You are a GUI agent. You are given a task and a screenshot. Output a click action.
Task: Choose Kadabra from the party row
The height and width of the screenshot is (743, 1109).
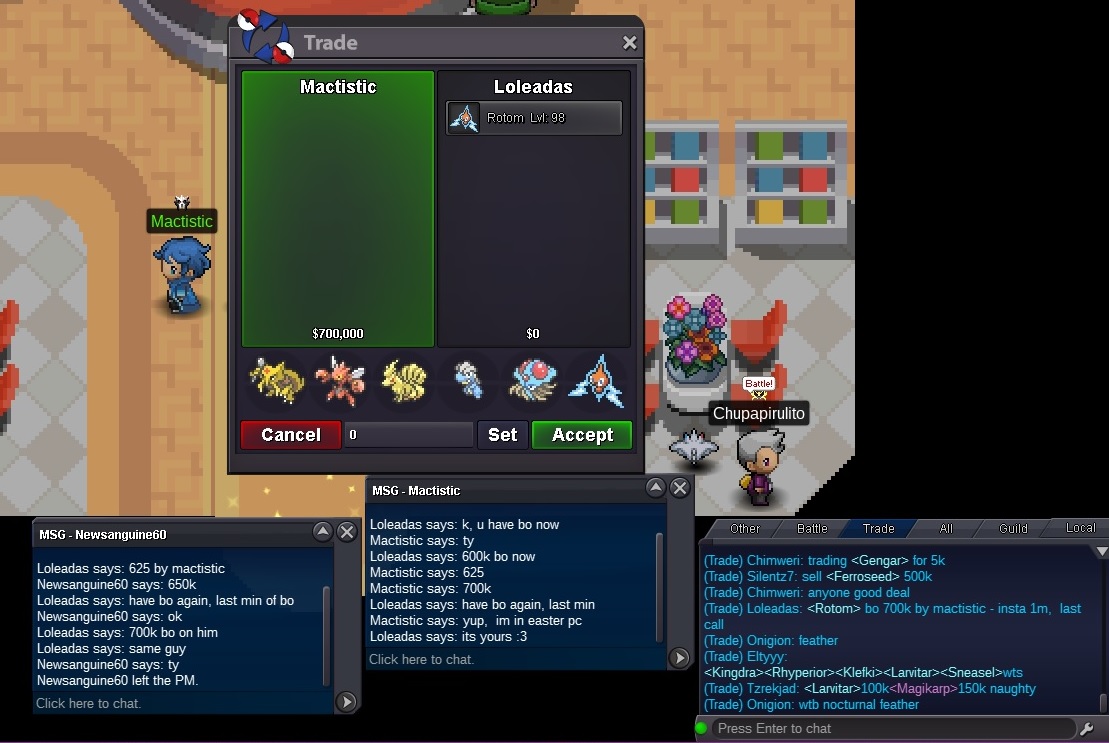pyautogui.click(x=275, y=381)
